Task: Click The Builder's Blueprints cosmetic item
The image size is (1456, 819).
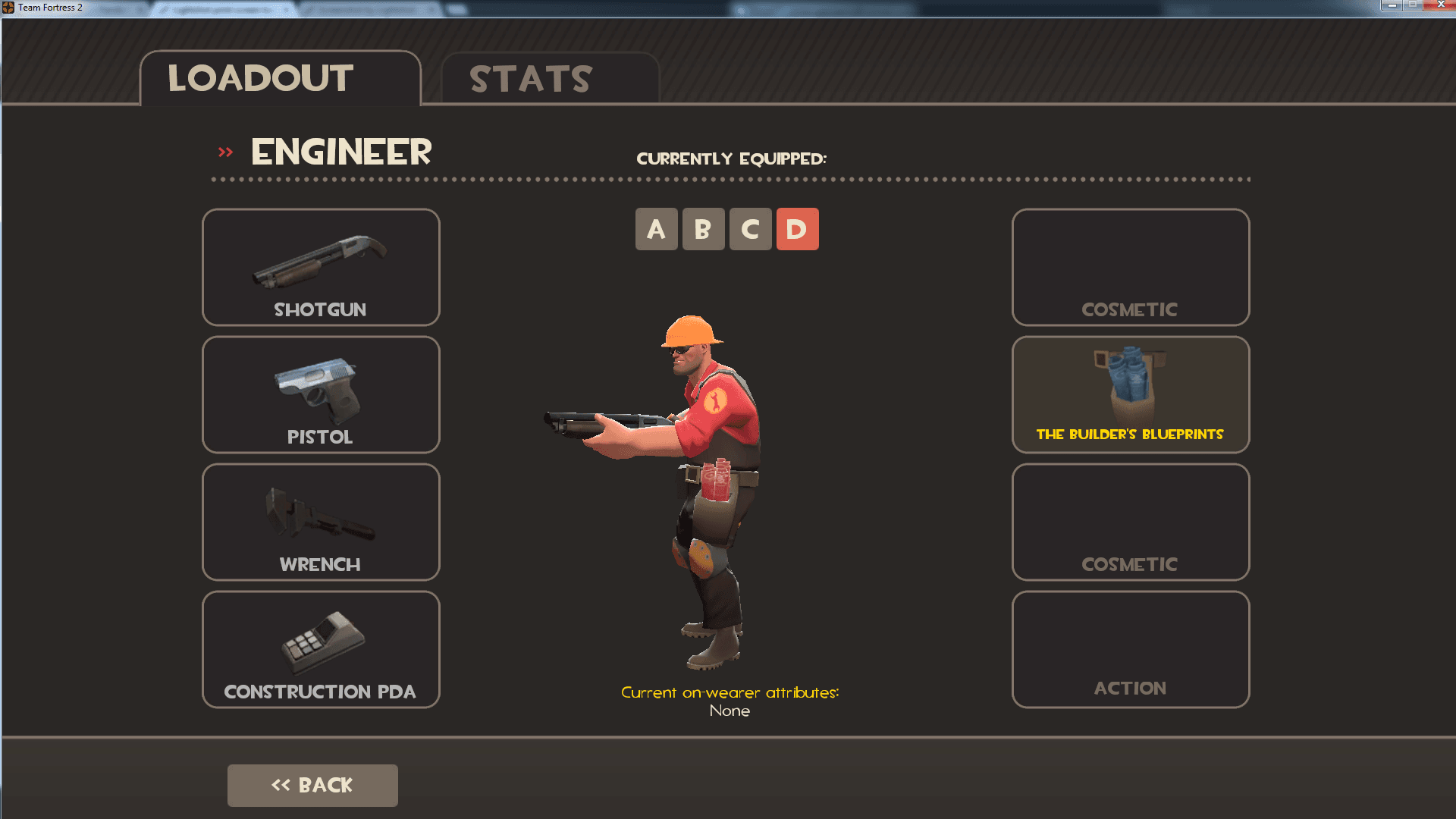Action: click(x=1130, y=394)
